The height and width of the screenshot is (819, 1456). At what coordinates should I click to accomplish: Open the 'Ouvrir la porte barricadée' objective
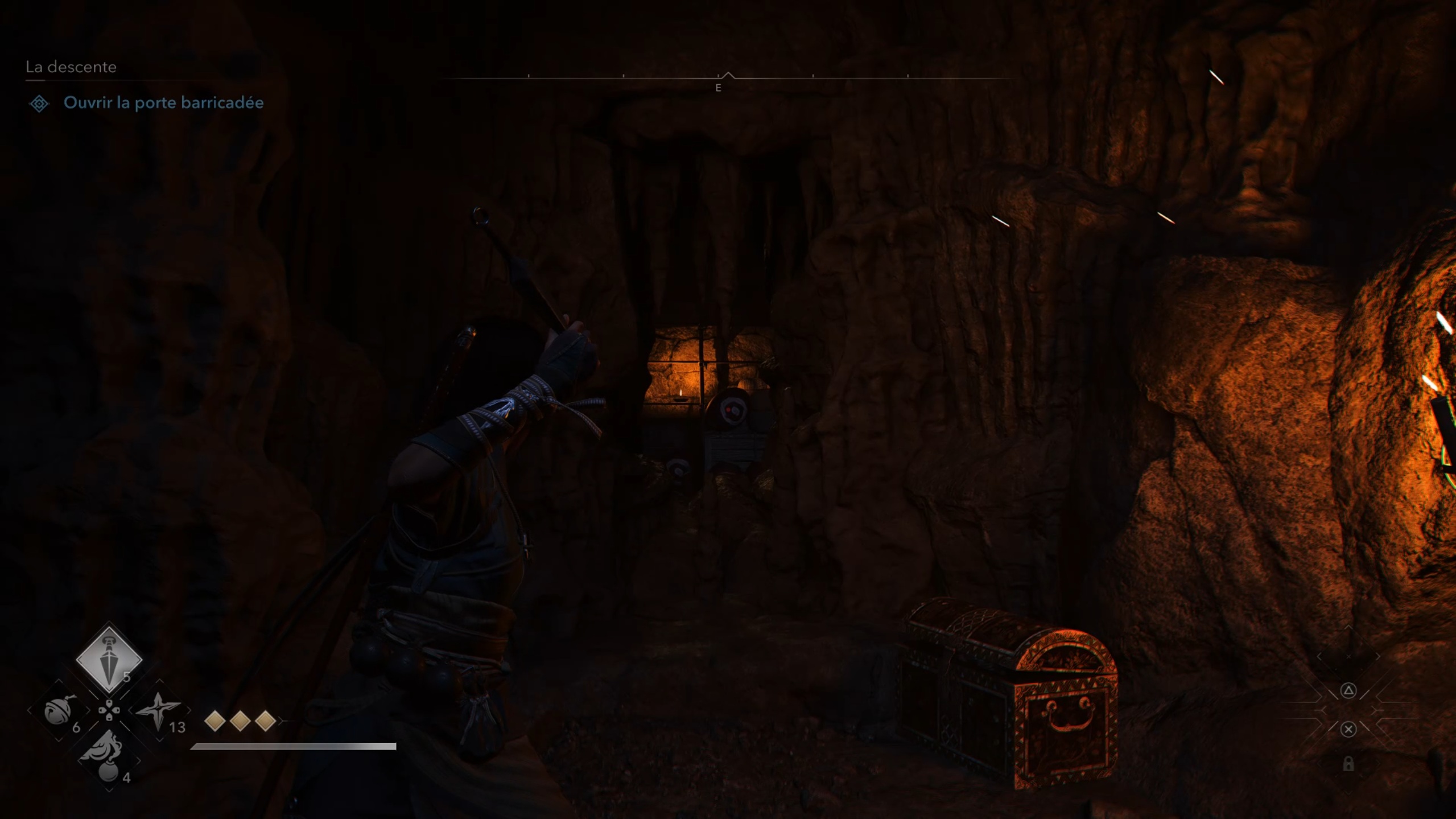coord(163,103)
